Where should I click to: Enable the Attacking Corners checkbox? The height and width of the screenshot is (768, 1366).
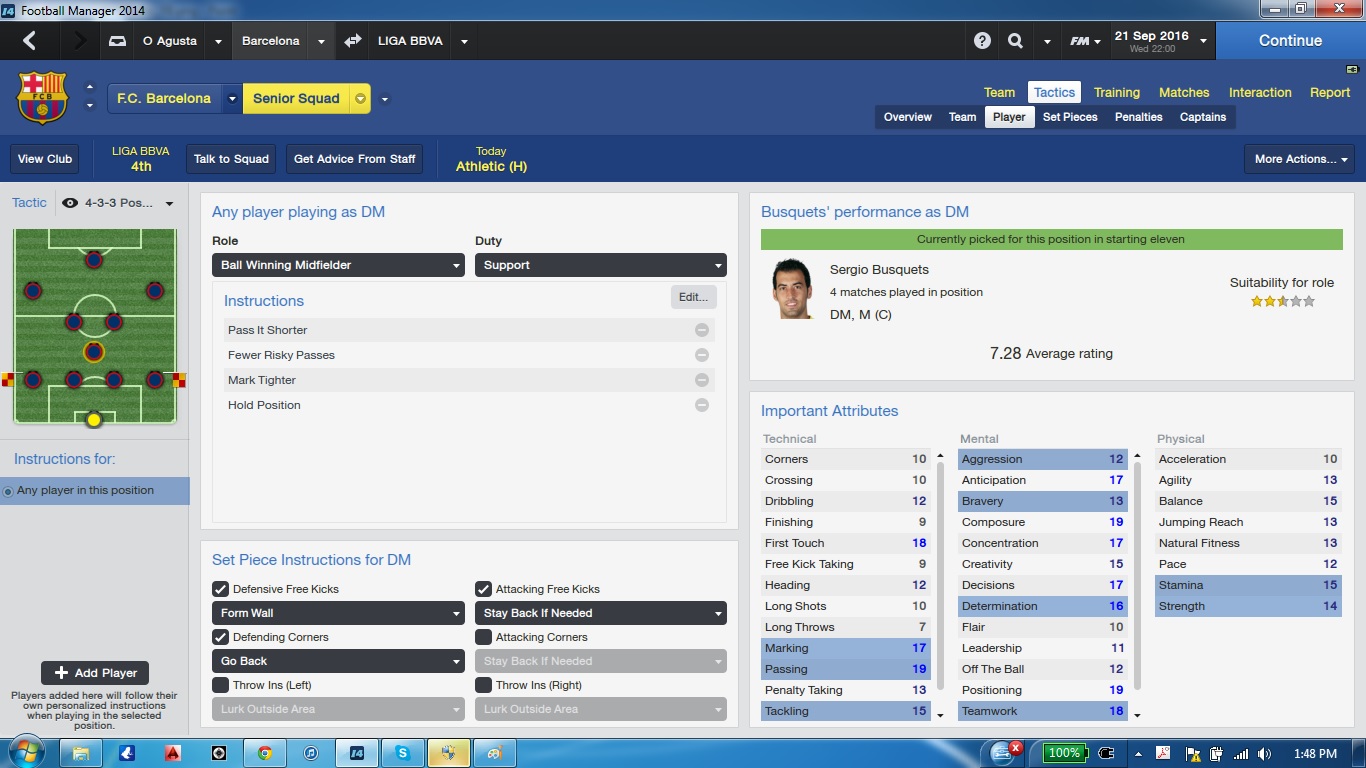coord(484,637)
